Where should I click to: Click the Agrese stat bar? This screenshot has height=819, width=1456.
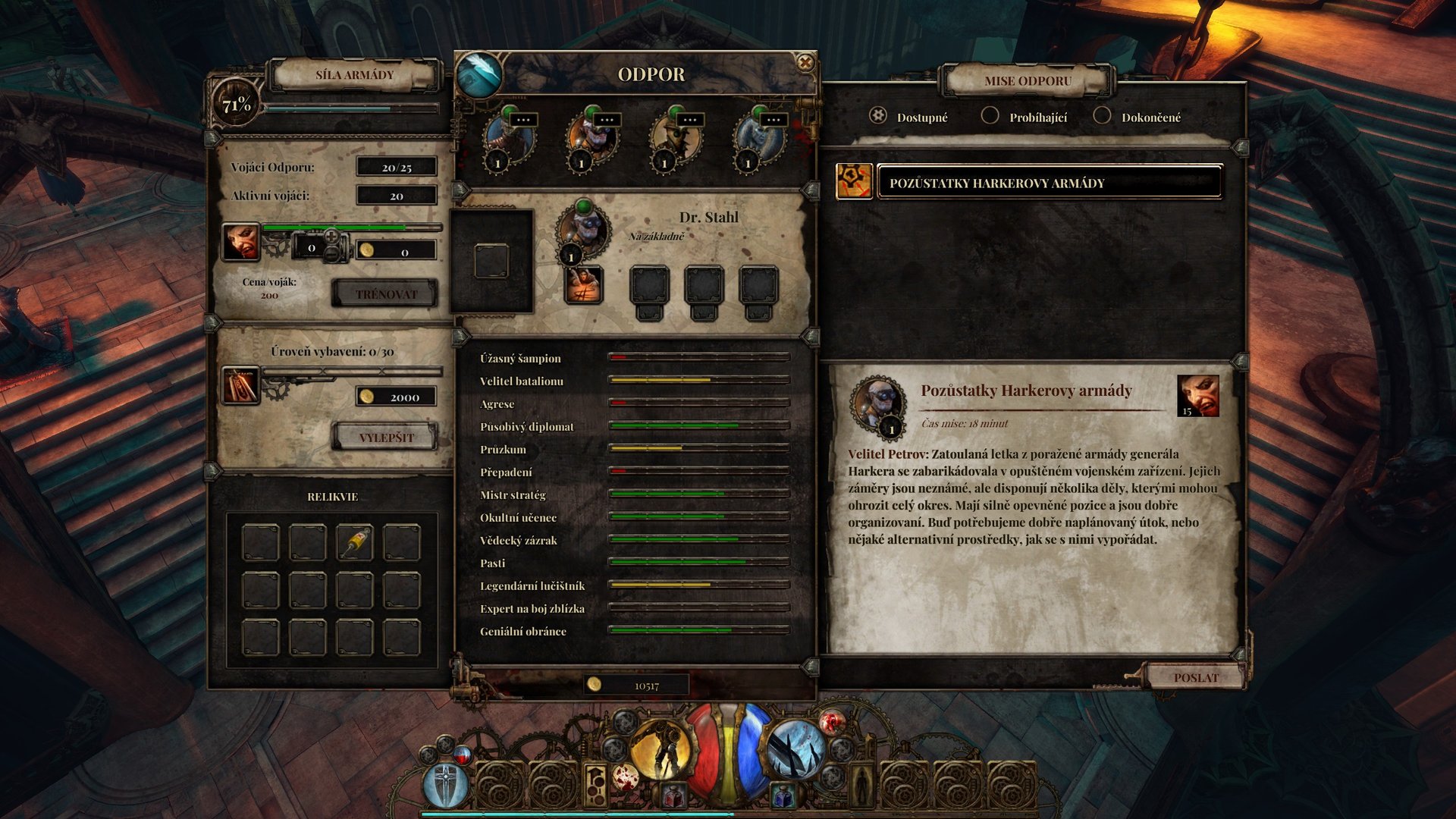tap(698, 404)
